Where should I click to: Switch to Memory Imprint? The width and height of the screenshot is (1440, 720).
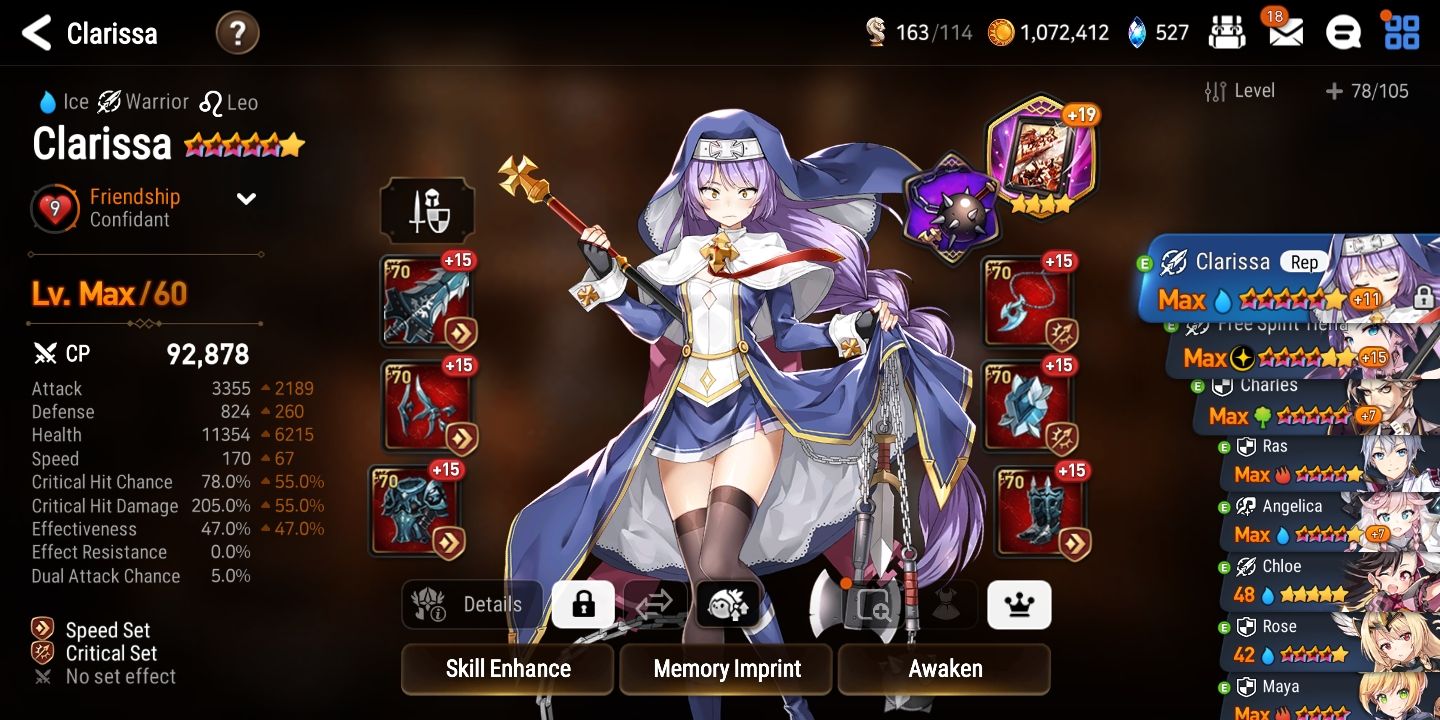coord(725,669)
